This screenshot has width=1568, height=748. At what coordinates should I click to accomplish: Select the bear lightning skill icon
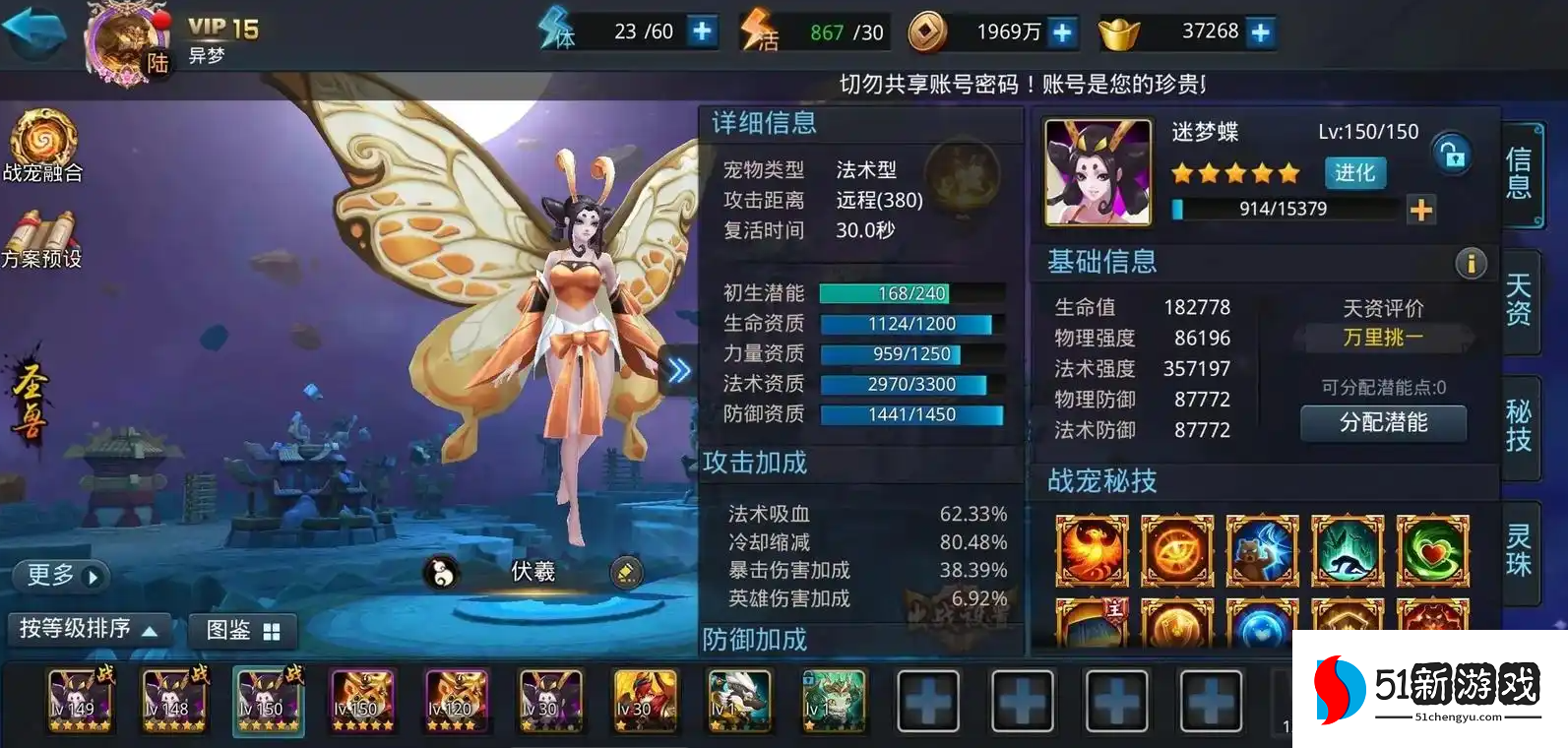[1262, 551]
